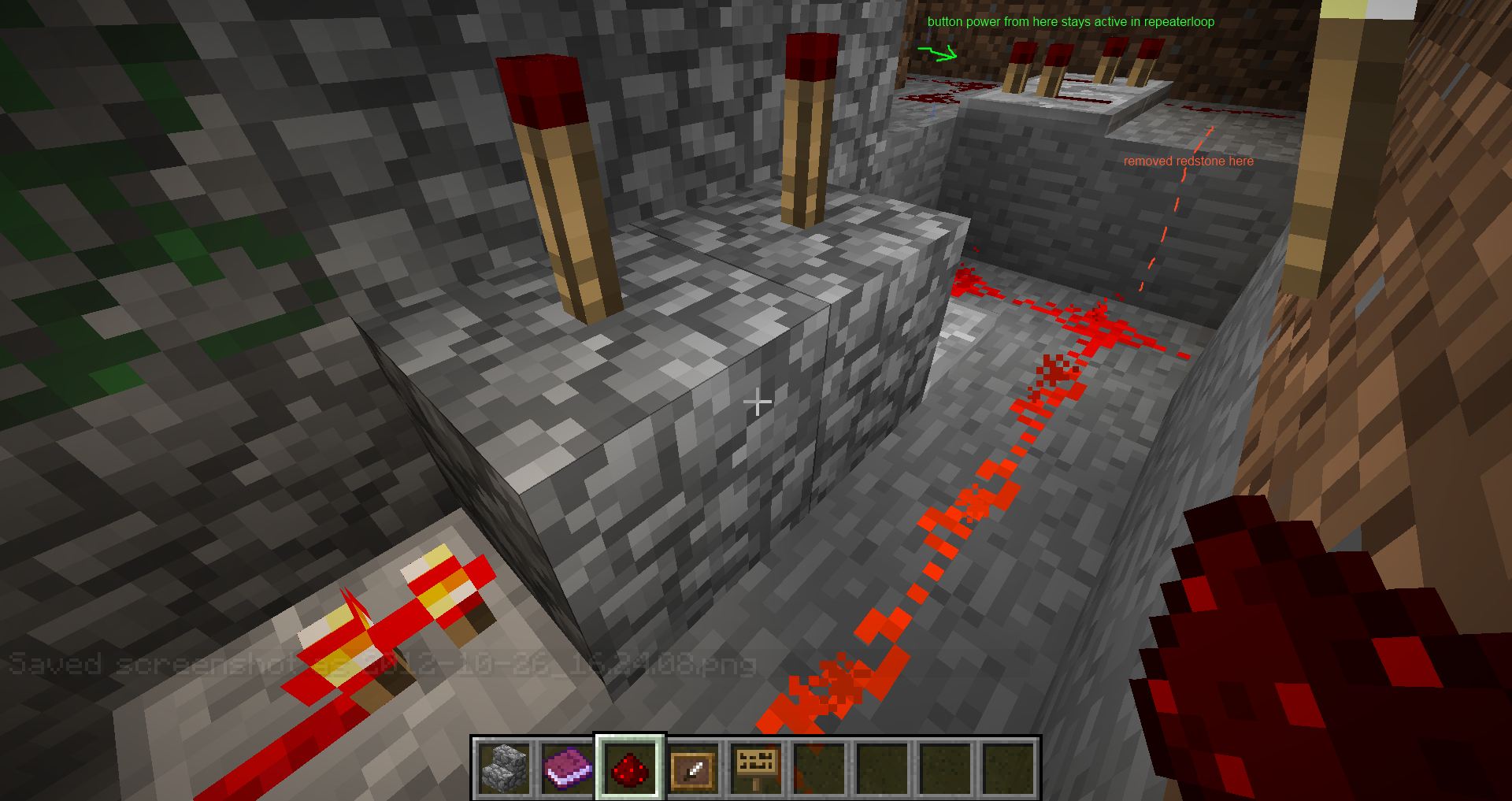1512x801 pixels.
Task: Switch to the wooden sign slot
Action: pyautogui.click(x=756, y=768)
